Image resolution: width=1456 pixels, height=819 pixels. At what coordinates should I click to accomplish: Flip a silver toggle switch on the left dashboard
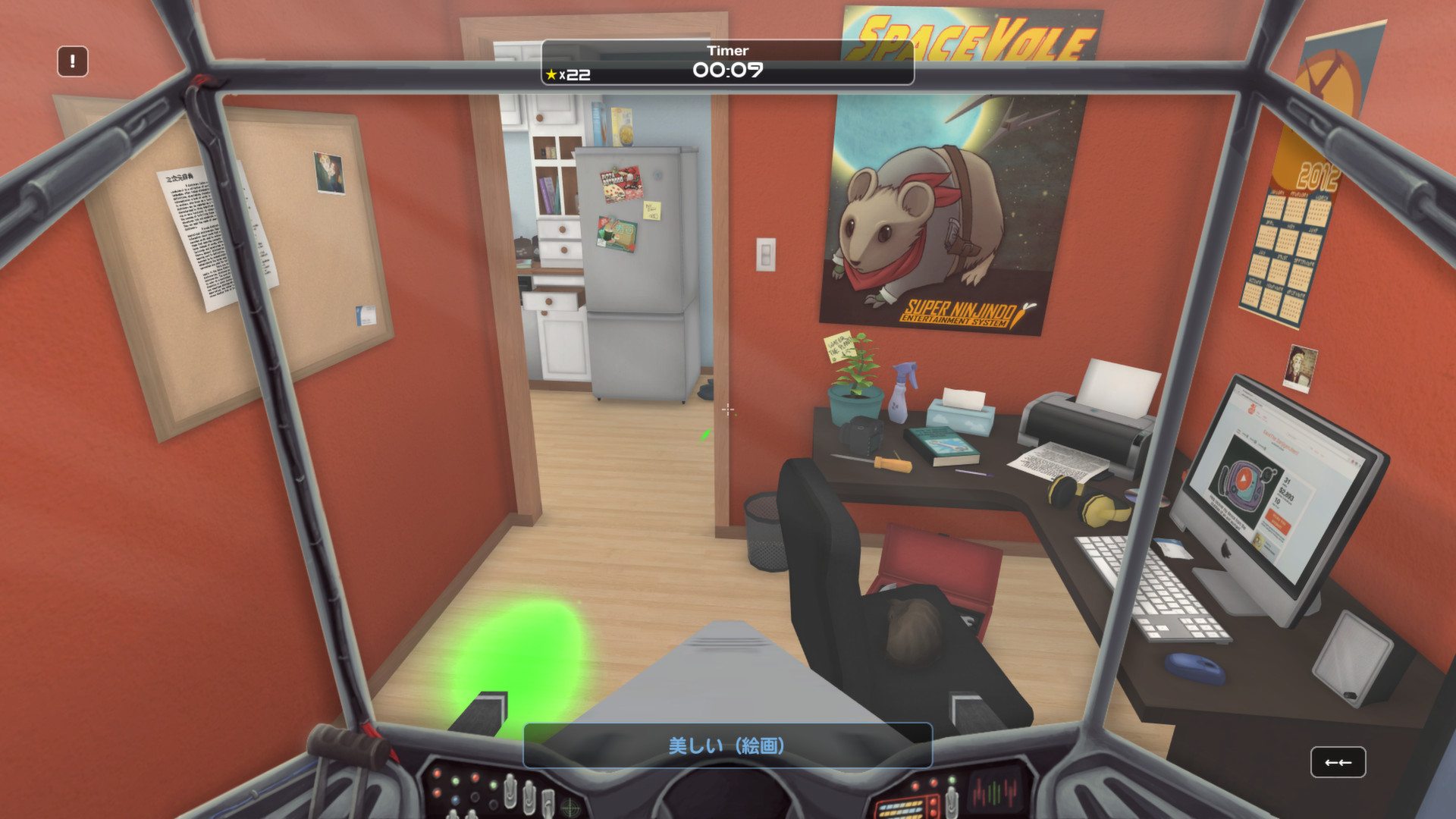[x=510, y=795]
